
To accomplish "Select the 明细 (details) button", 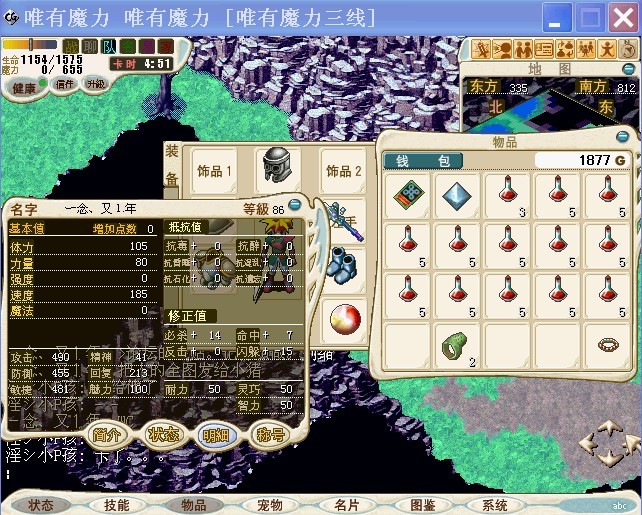I will pyautogui.click(x=216, y=434).
